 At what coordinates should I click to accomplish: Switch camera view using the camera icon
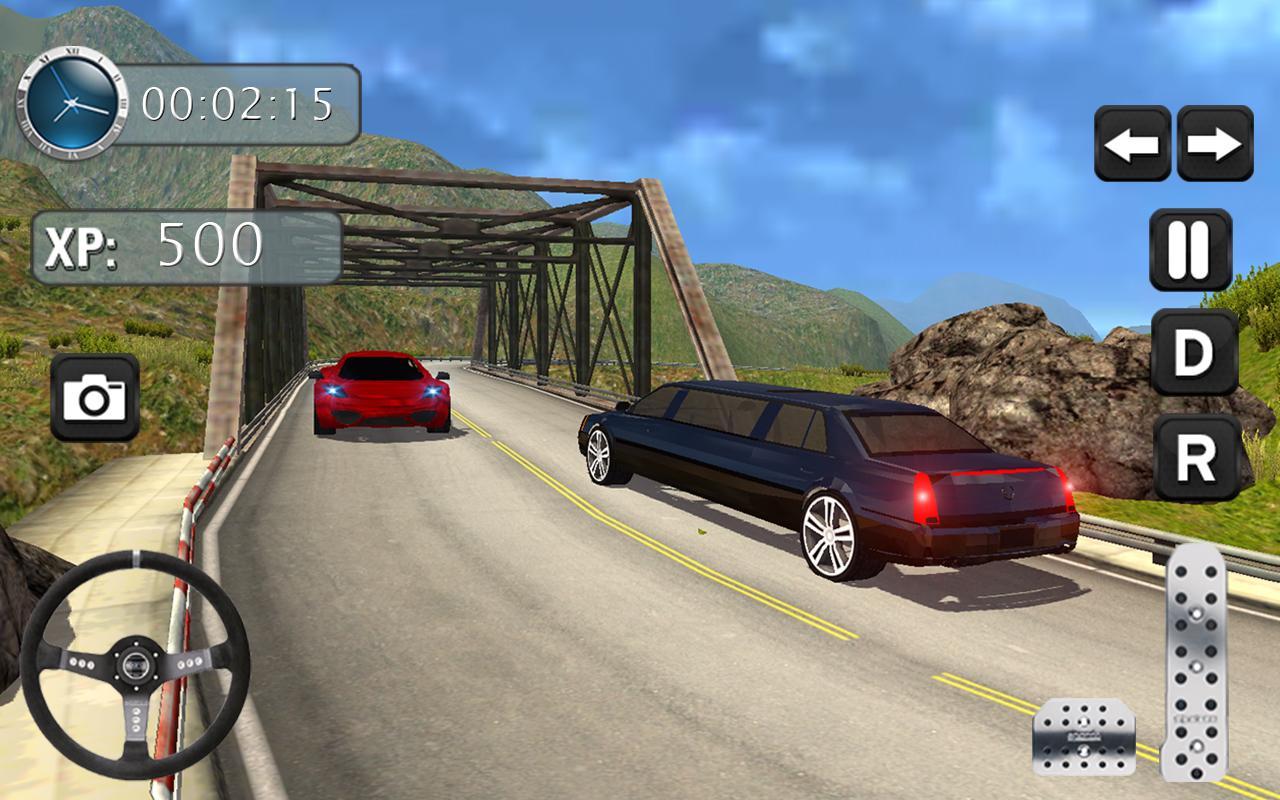click(x=95, y=398)
